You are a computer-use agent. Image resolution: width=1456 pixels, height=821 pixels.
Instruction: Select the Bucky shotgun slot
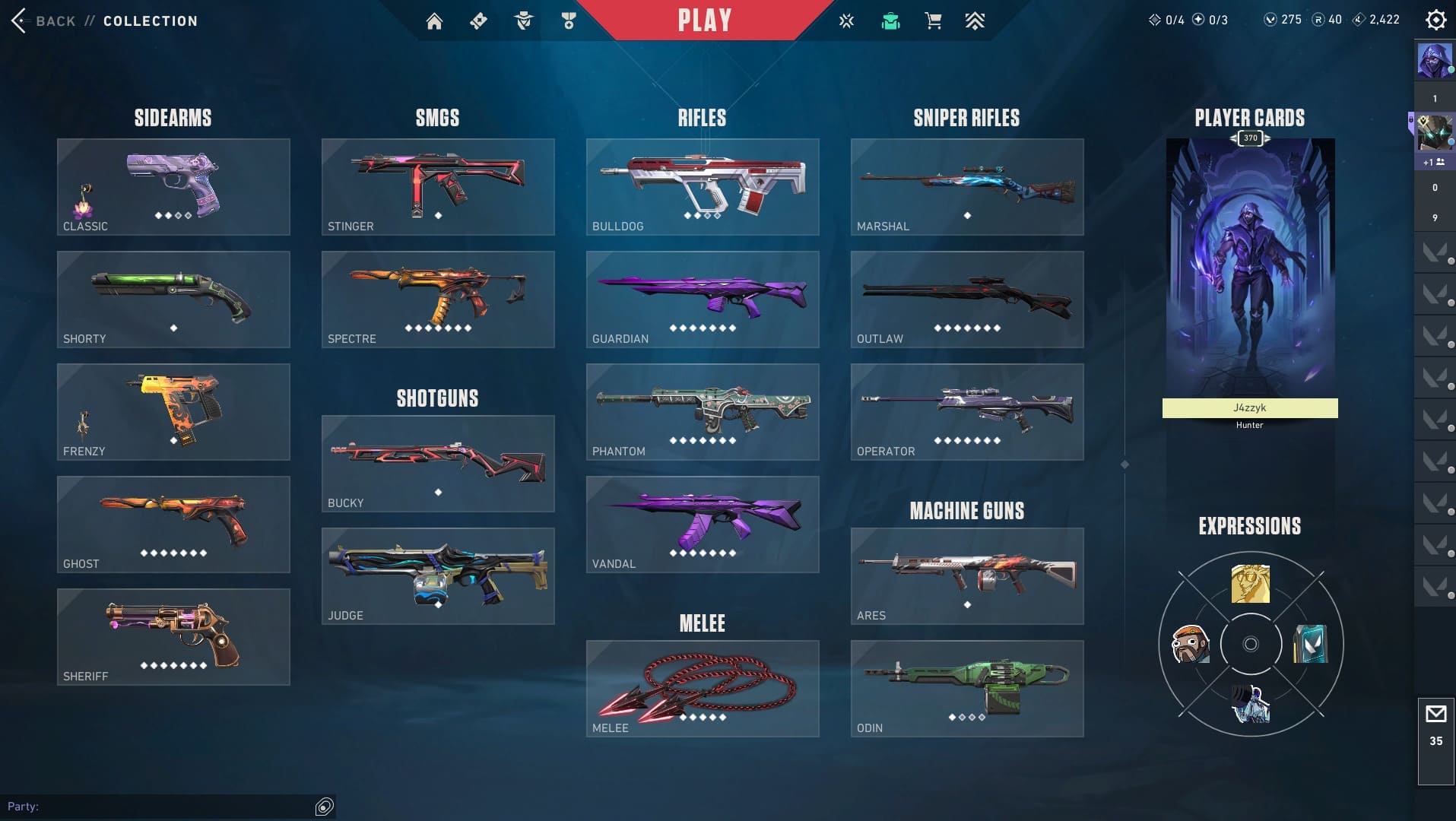click(438, 464)
